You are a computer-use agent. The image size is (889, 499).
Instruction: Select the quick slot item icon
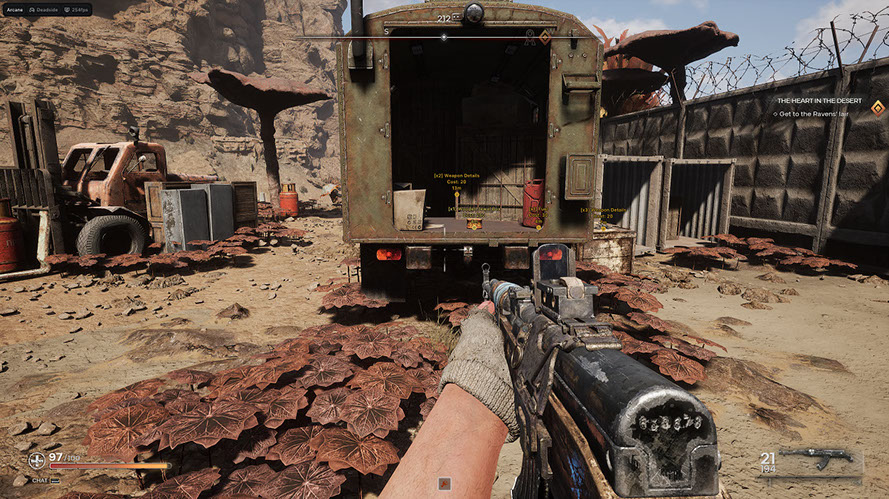coord(444,484)
